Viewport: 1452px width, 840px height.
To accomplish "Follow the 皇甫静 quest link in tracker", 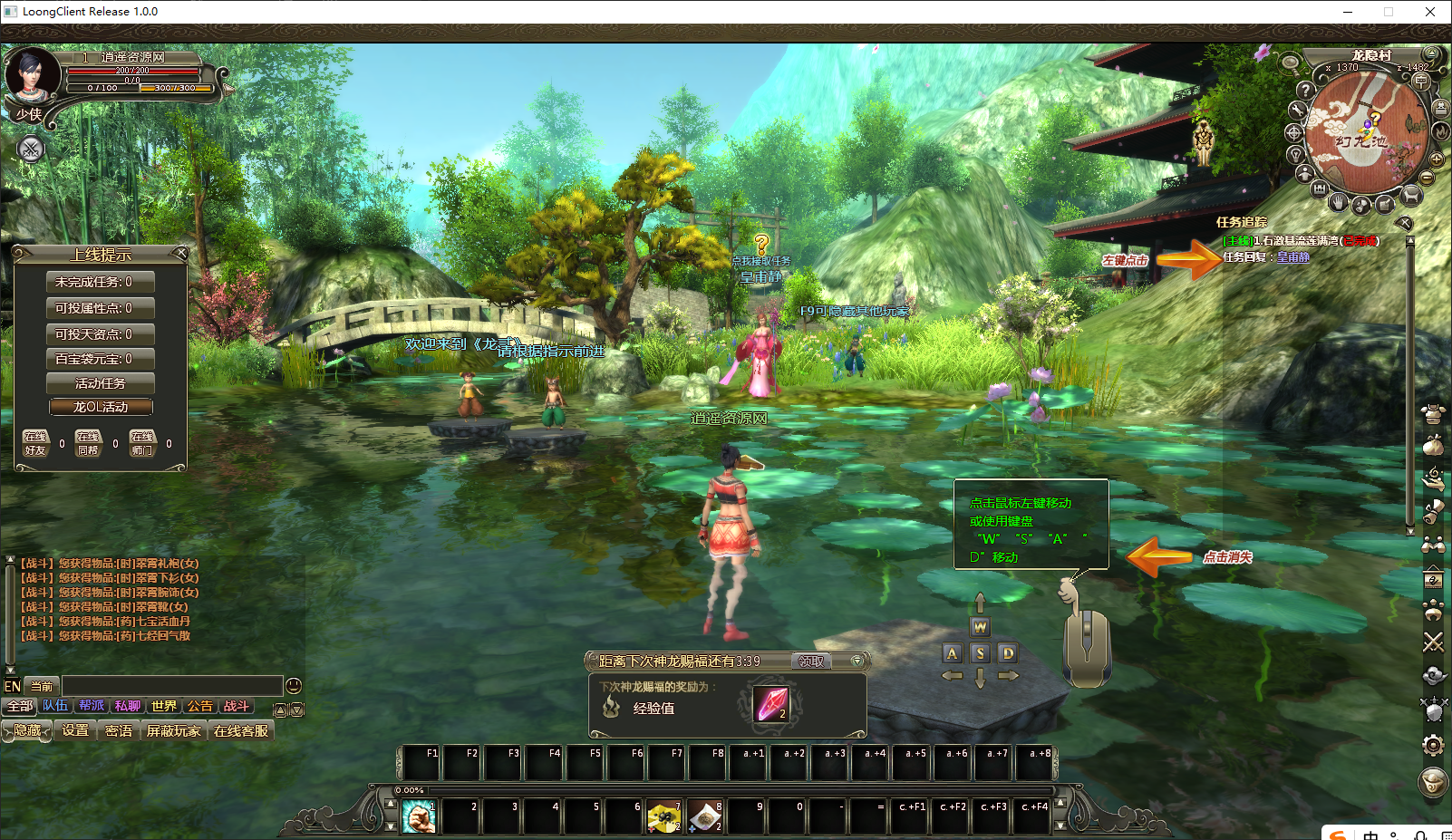I will (x=1293, y=257).
